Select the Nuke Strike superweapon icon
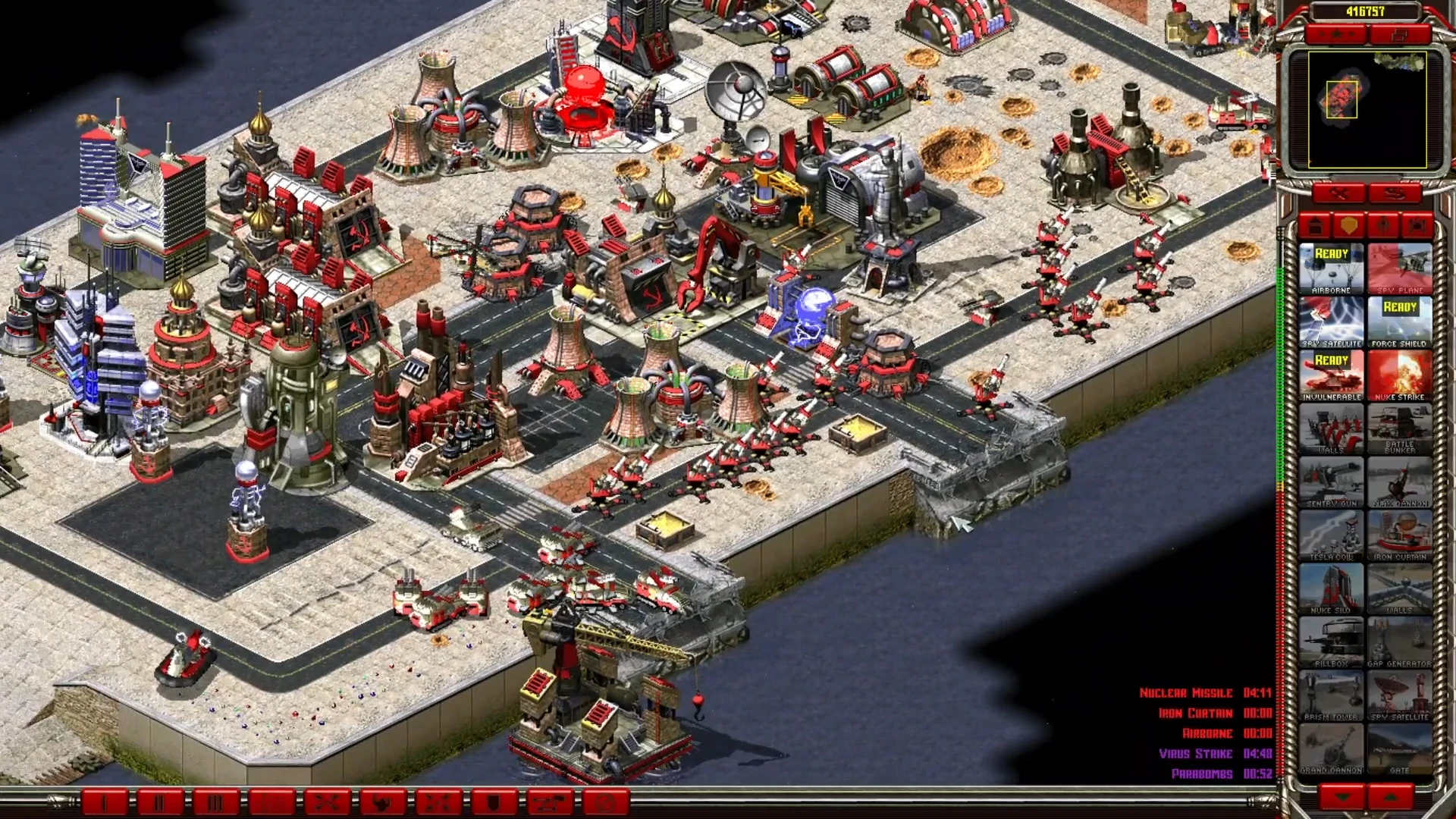The height and width of the screenshot is (819, 1456). click(1399, 375)
